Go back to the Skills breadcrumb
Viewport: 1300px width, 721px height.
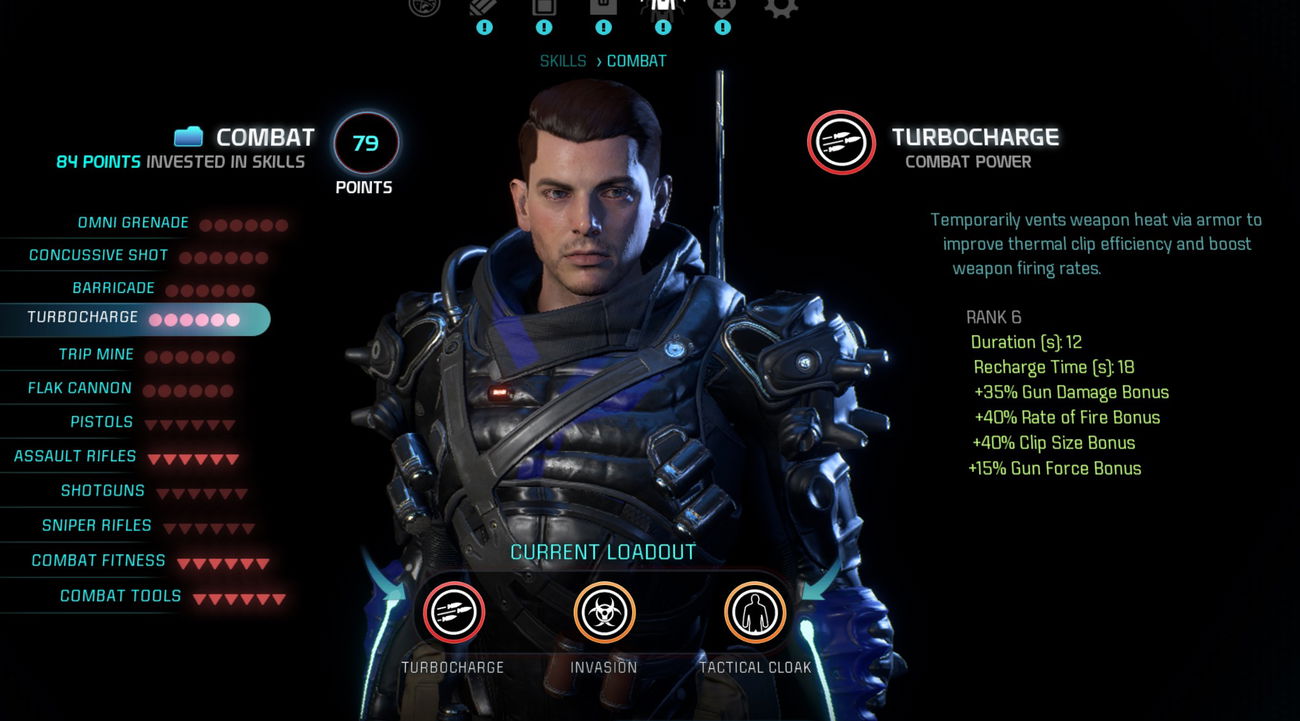(563, 60)
